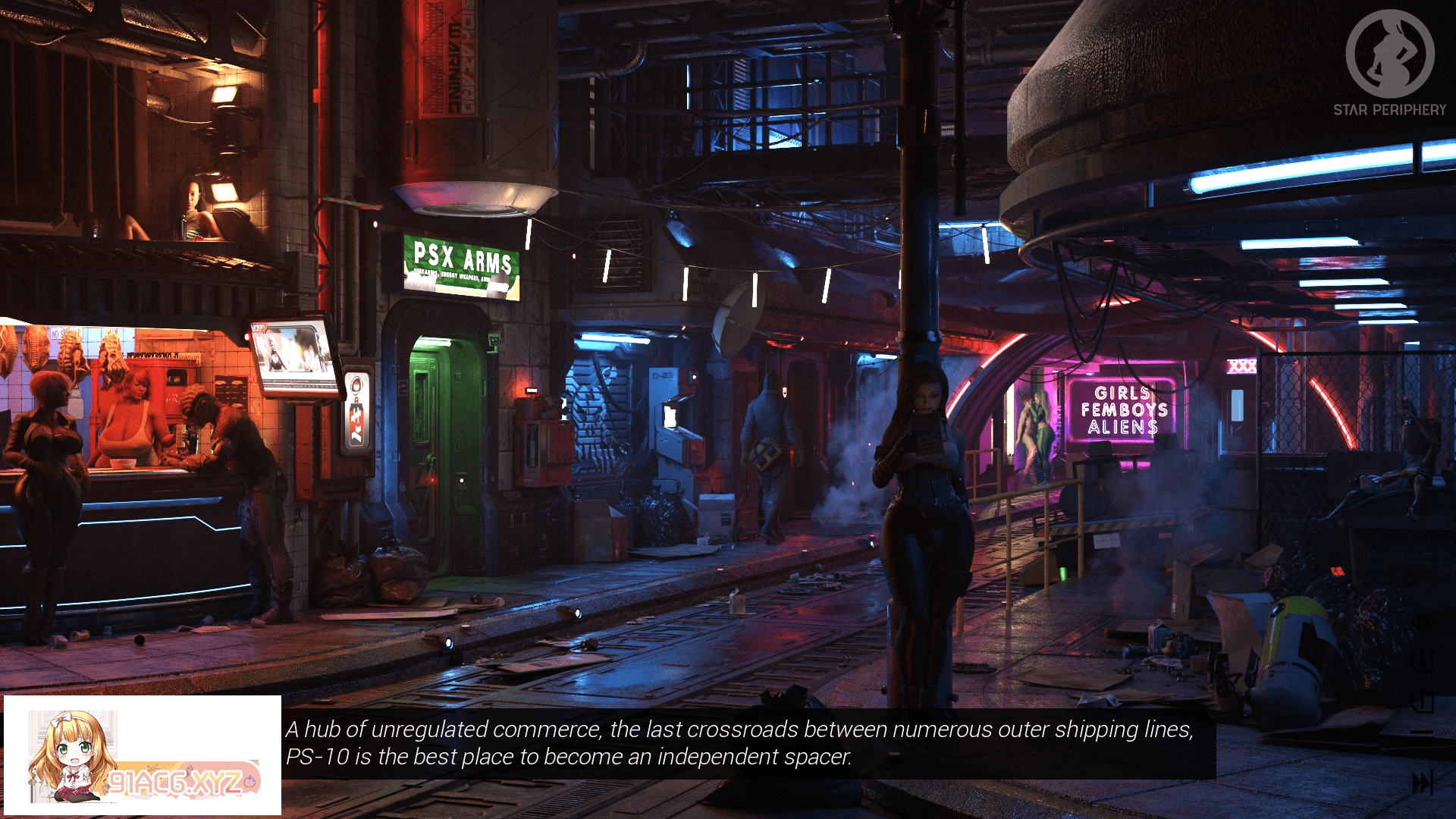Click the load icon with upward arrow
This screenshot has width=1456, height=819.
pos(1423,701)
